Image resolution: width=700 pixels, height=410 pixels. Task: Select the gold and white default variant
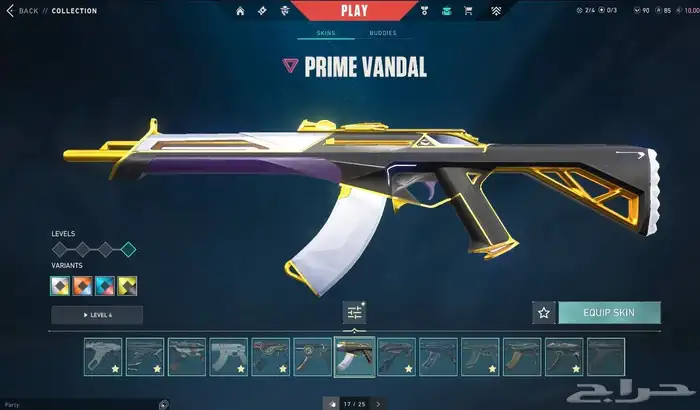coord(60,286)
